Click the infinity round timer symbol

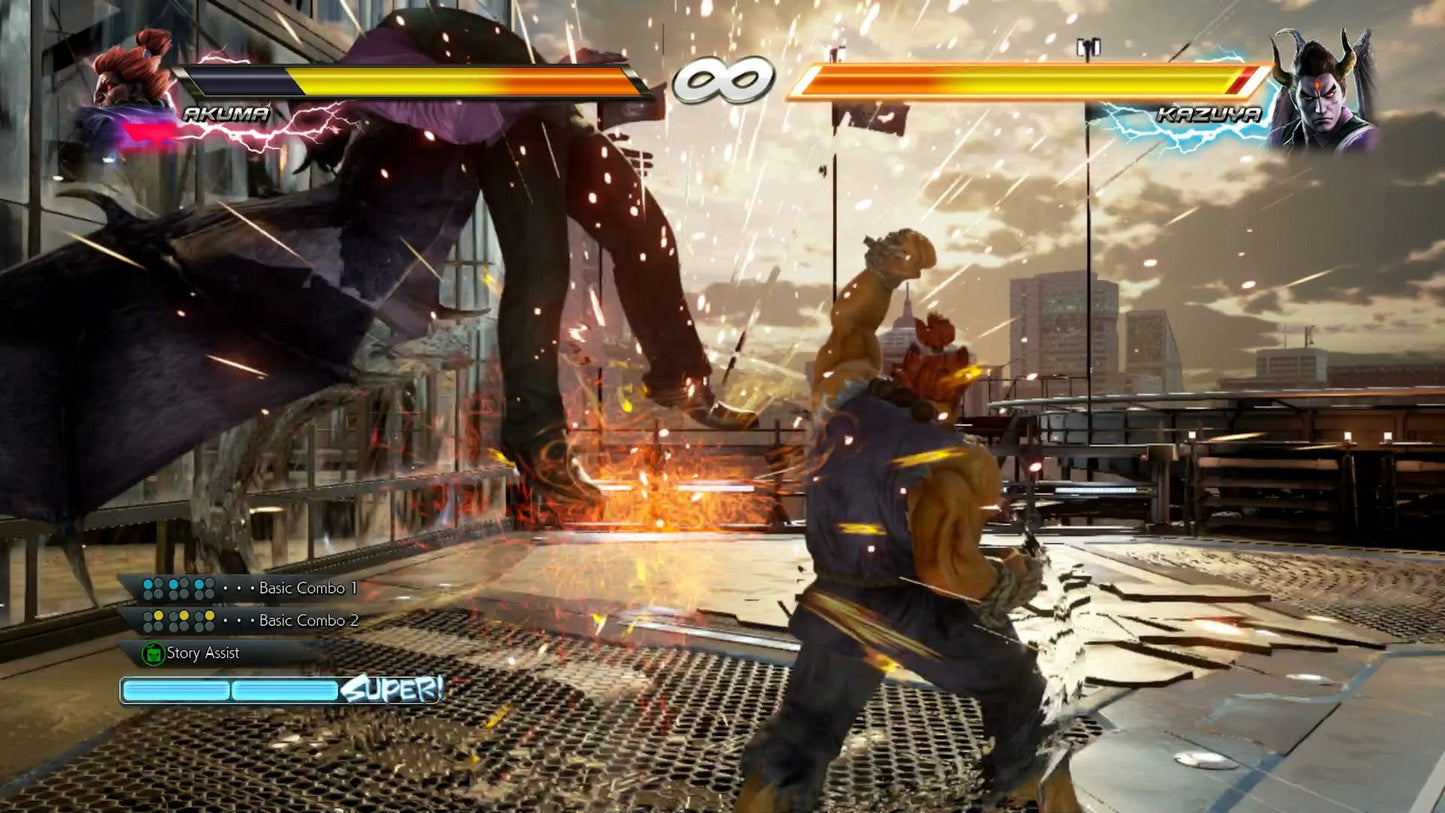(722, 78)
